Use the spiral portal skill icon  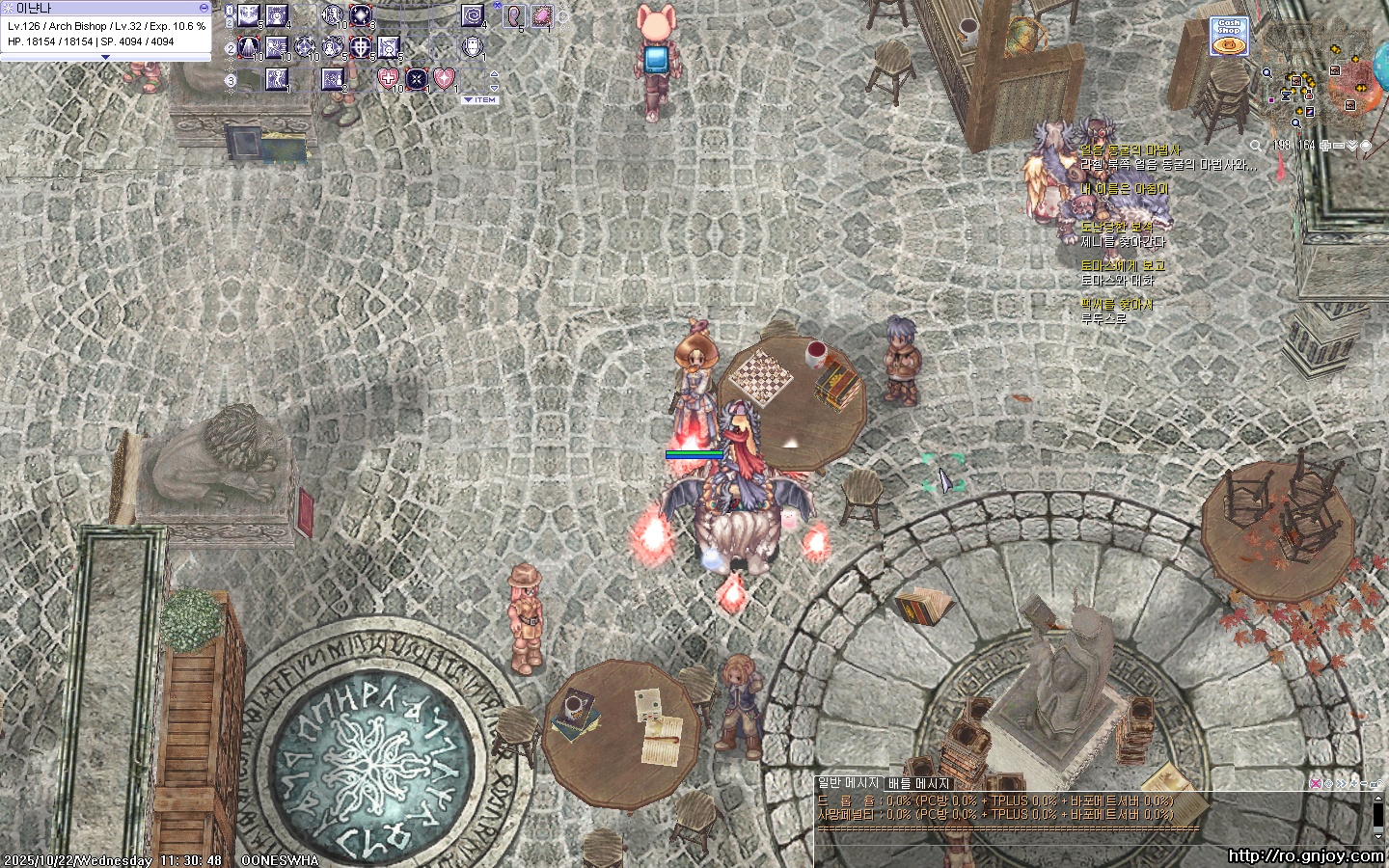tap(473, 16)
